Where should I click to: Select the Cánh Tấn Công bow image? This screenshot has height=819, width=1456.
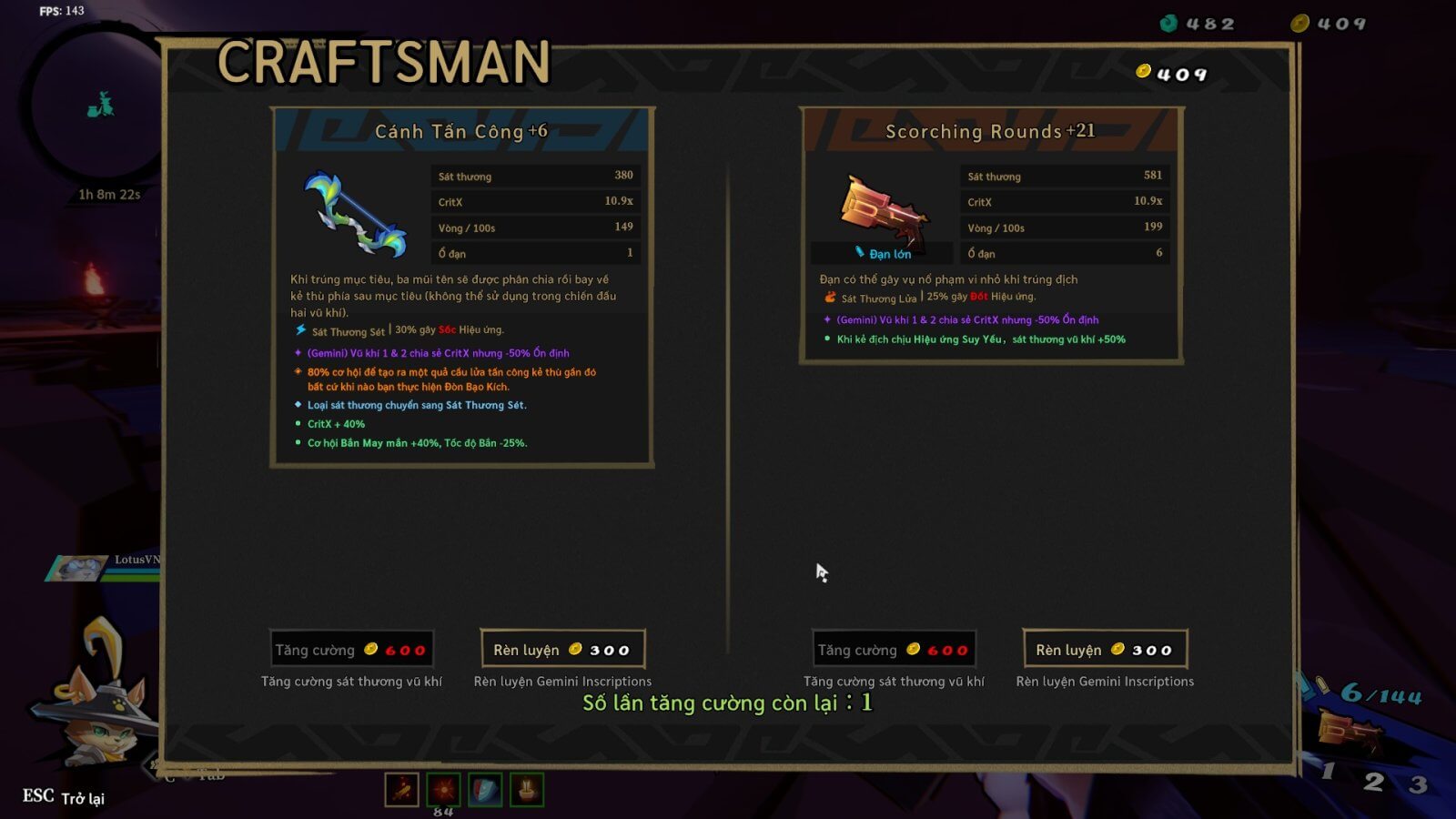click(x=355, y=215)
